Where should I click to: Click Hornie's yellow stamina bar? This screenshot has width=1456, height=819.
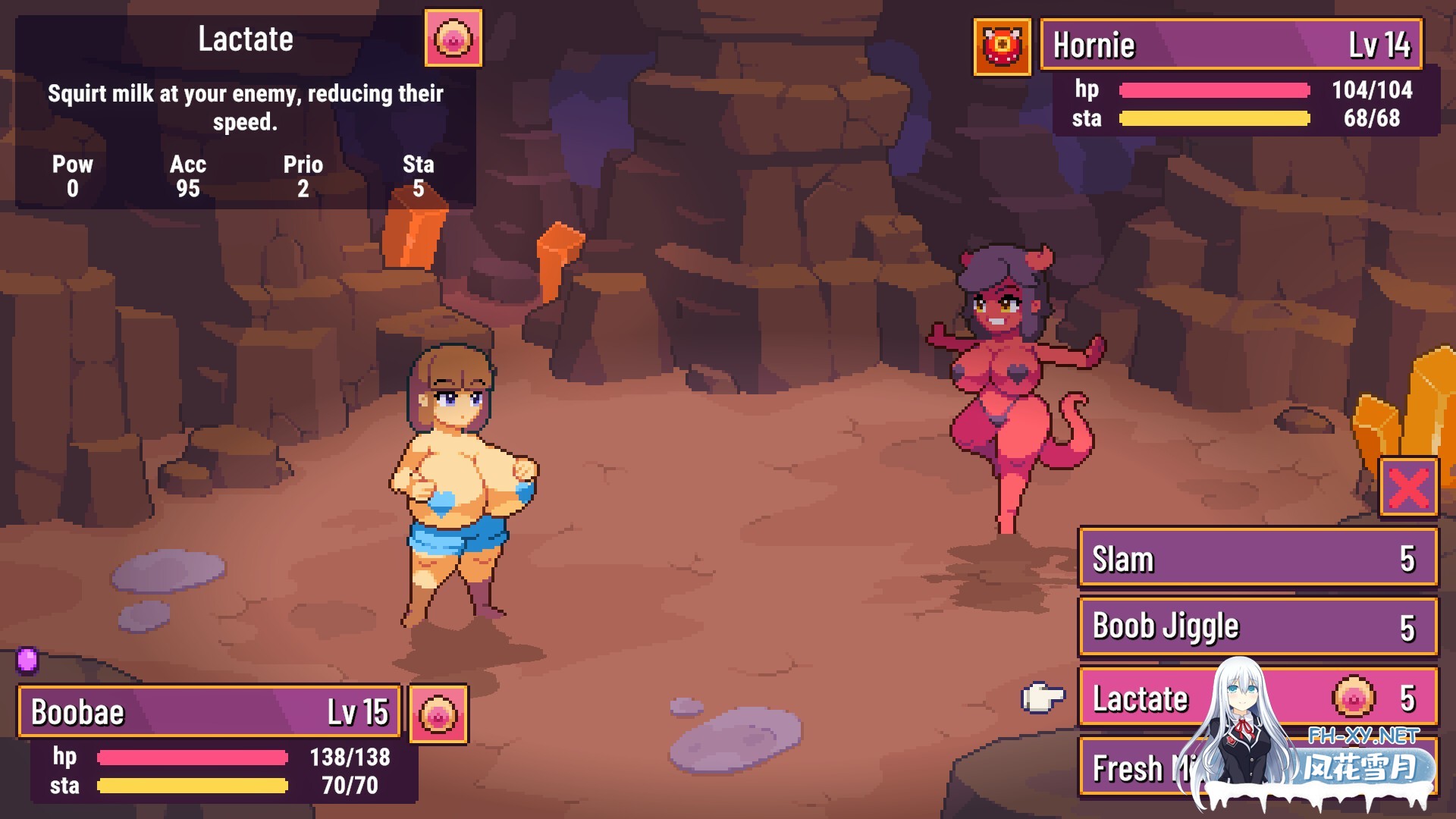[1213, 119]
